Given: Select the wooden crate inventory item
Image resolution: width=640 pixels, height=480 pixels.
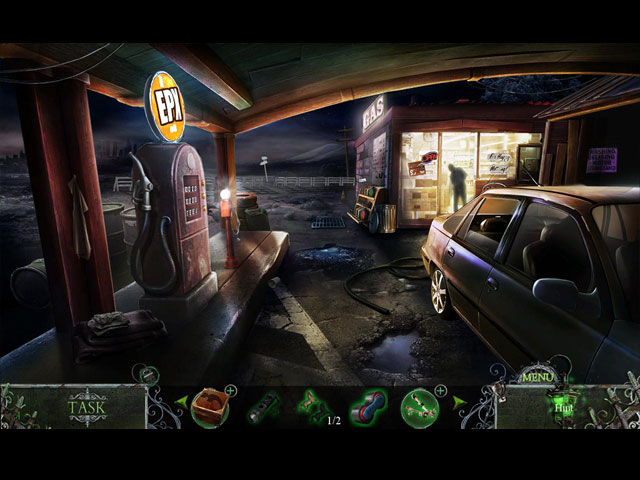Looking at the screenshot, I should tap(210, 407).
